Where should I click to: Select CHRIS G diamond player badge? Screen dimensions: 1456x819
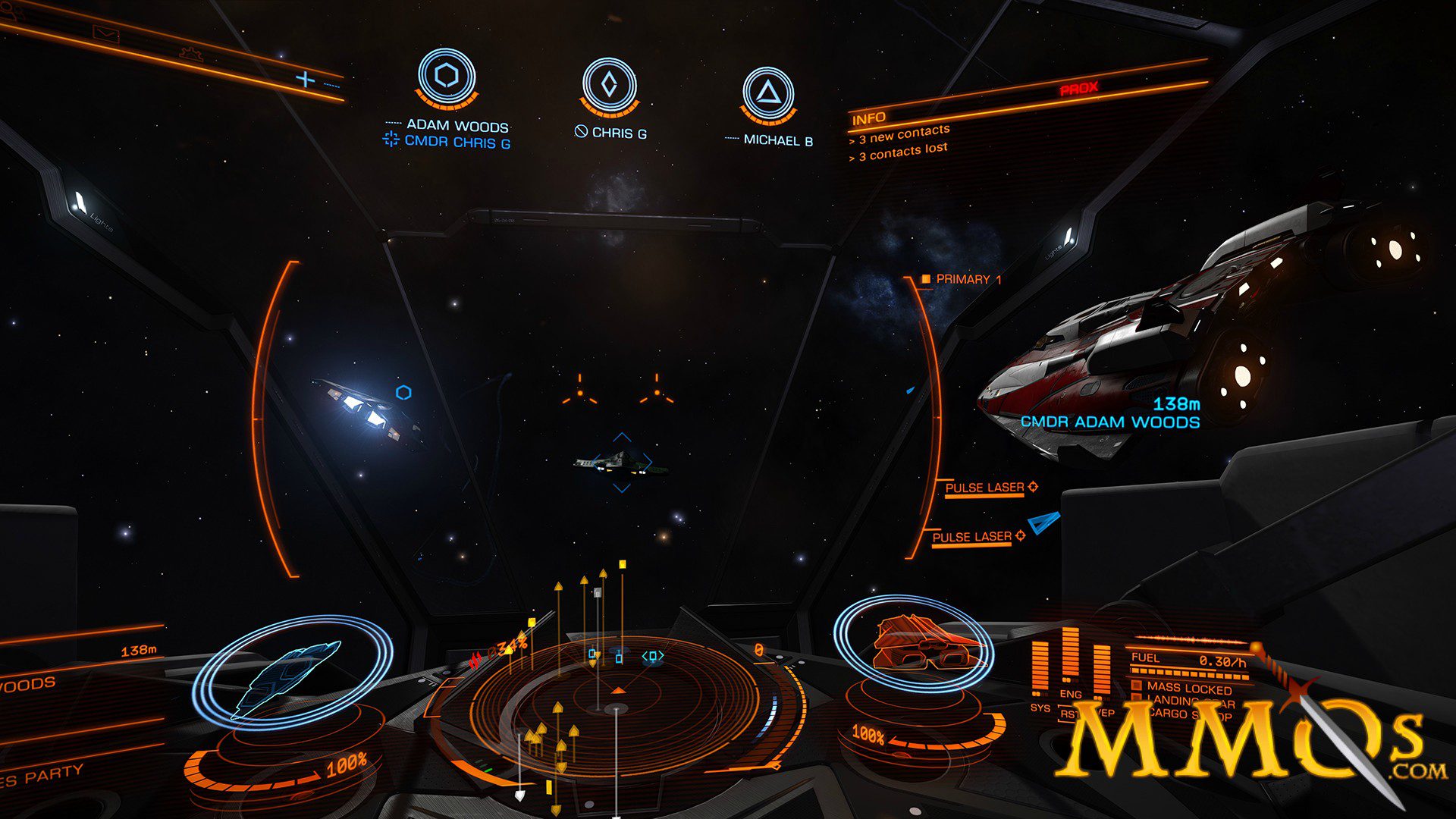point(611,83)
